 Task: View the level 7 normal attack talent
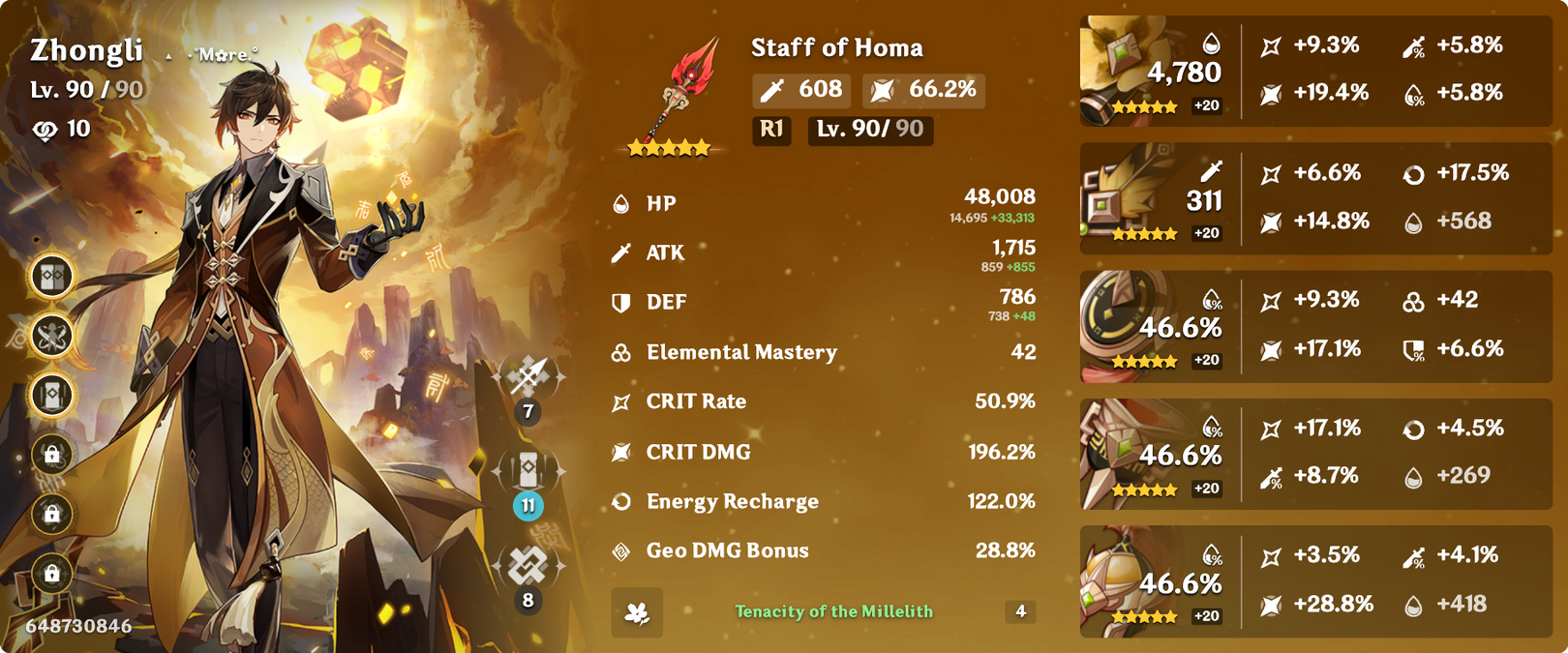528,376
